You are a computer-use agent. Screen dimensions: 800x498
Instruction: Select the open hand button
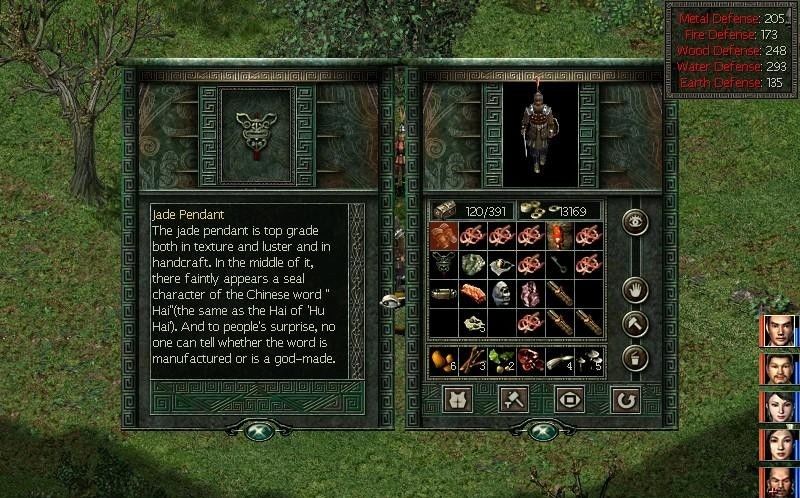pos(634,291)
